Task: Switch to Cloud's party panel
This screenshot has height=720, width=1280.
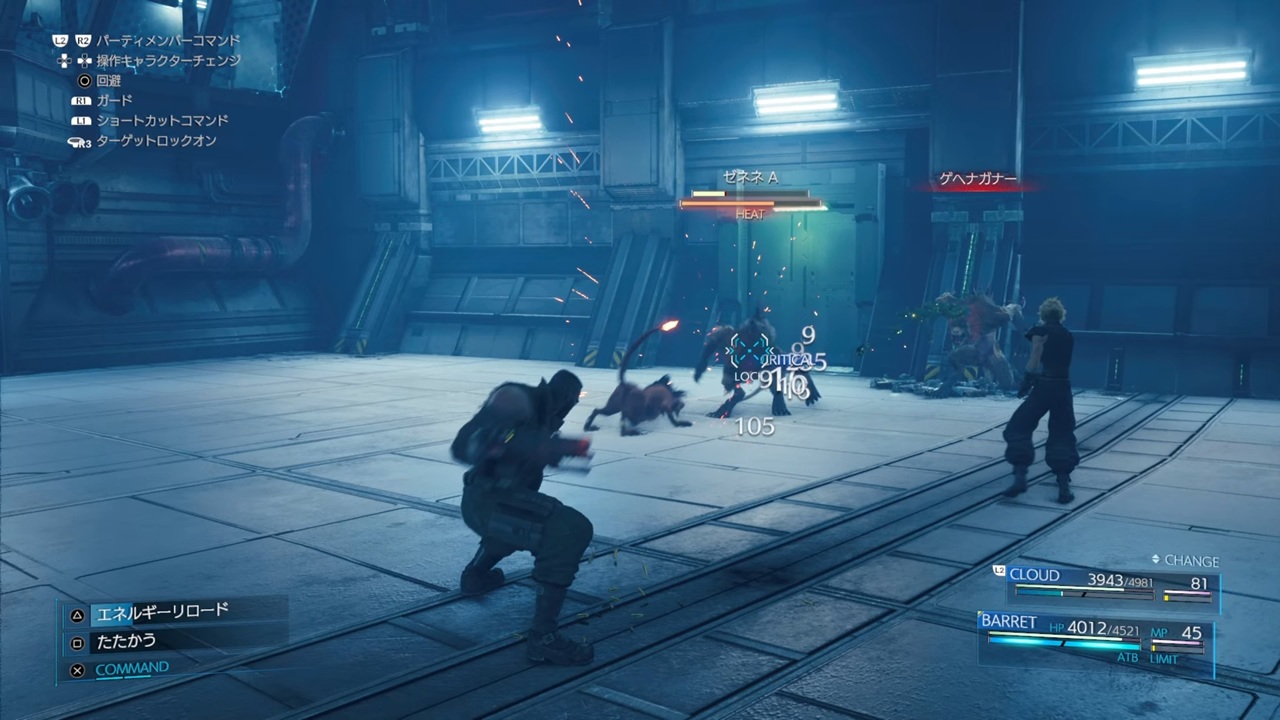Action: pyautogui.click(x=1108, y=583)
